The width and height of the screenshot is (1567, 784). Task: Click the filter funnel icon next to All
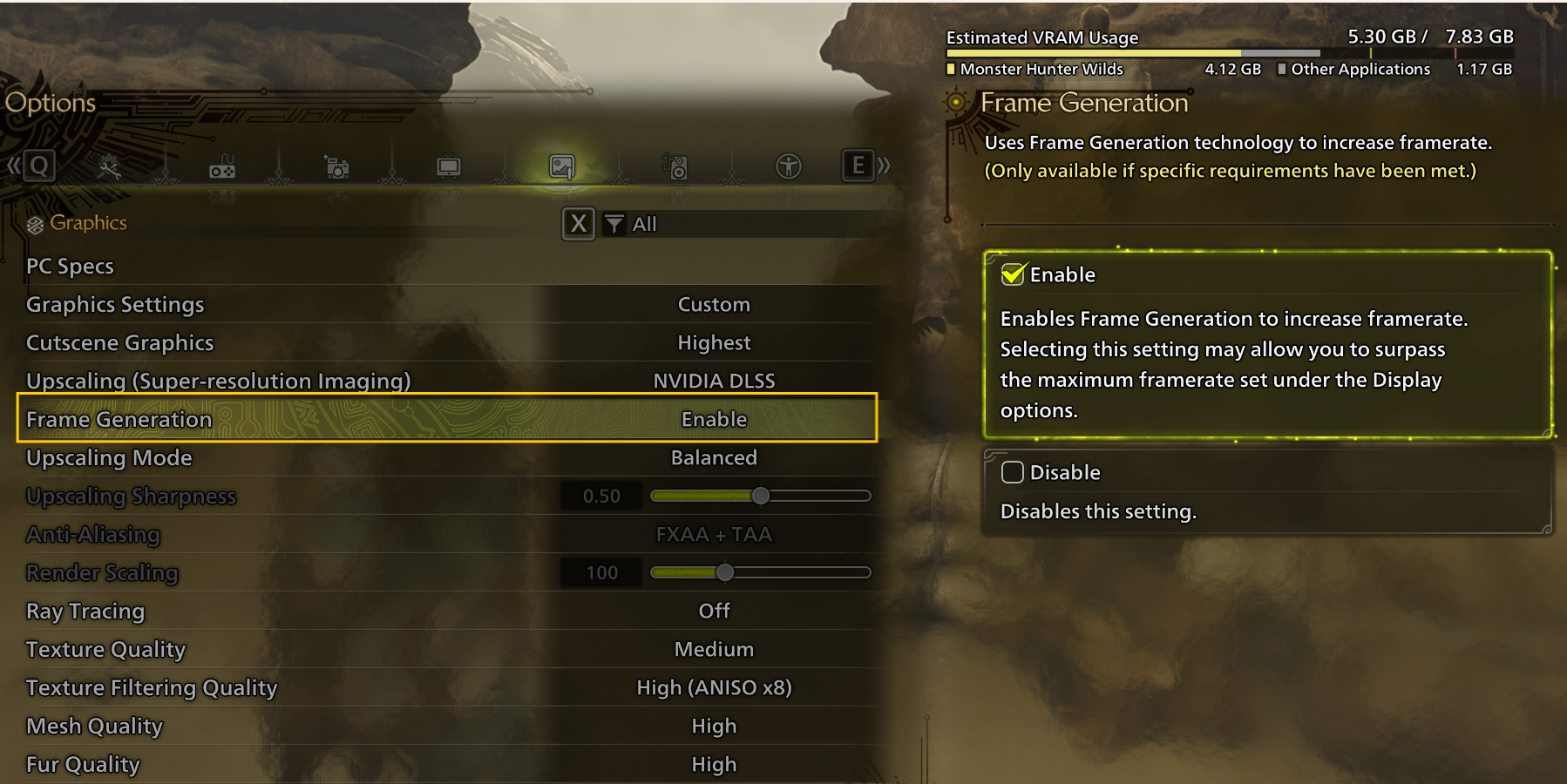tap(615, 224)
